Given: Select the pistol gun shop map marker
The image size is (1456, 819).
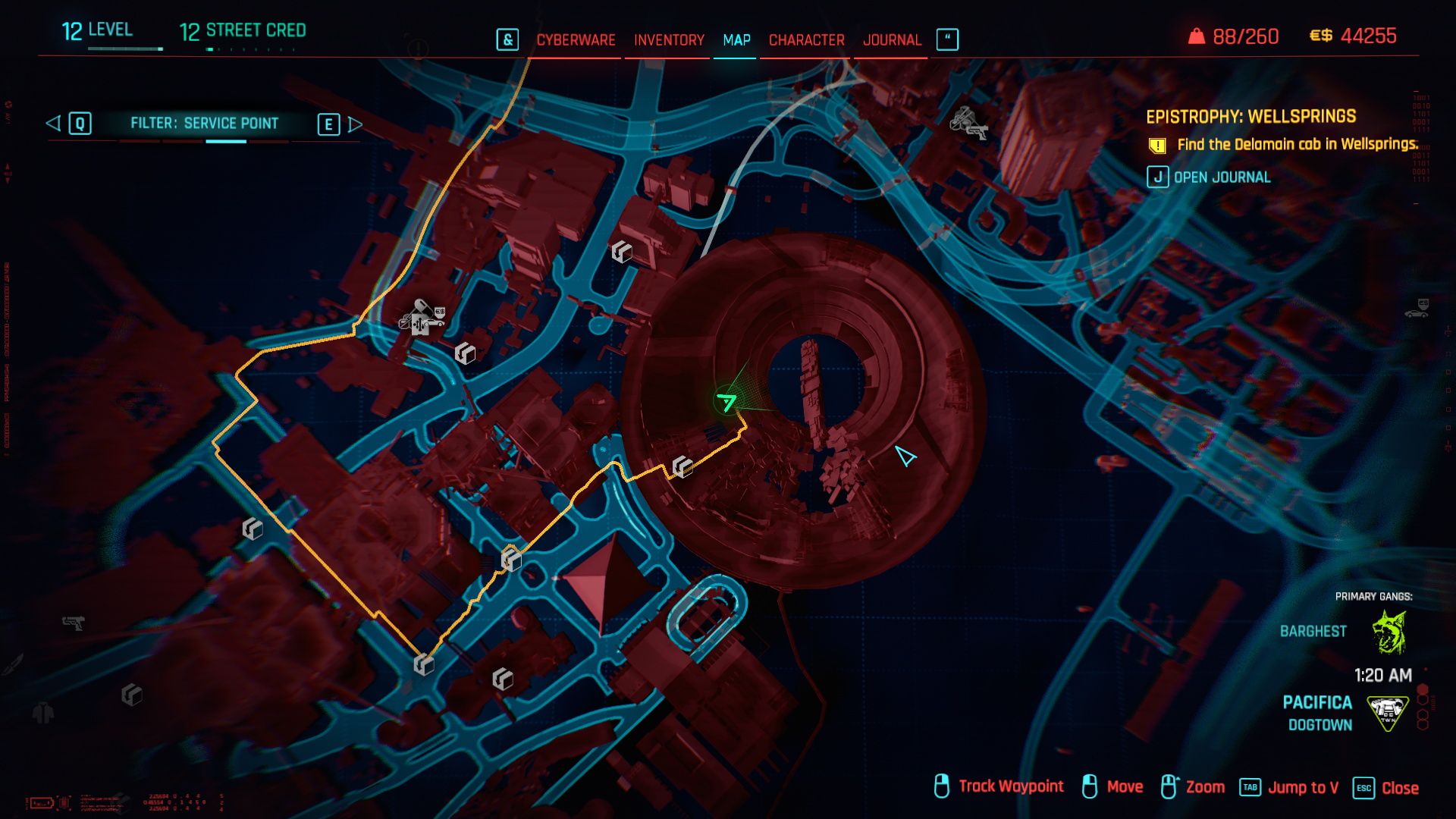Looking at the screenshot, I should [x=74, y=623].
